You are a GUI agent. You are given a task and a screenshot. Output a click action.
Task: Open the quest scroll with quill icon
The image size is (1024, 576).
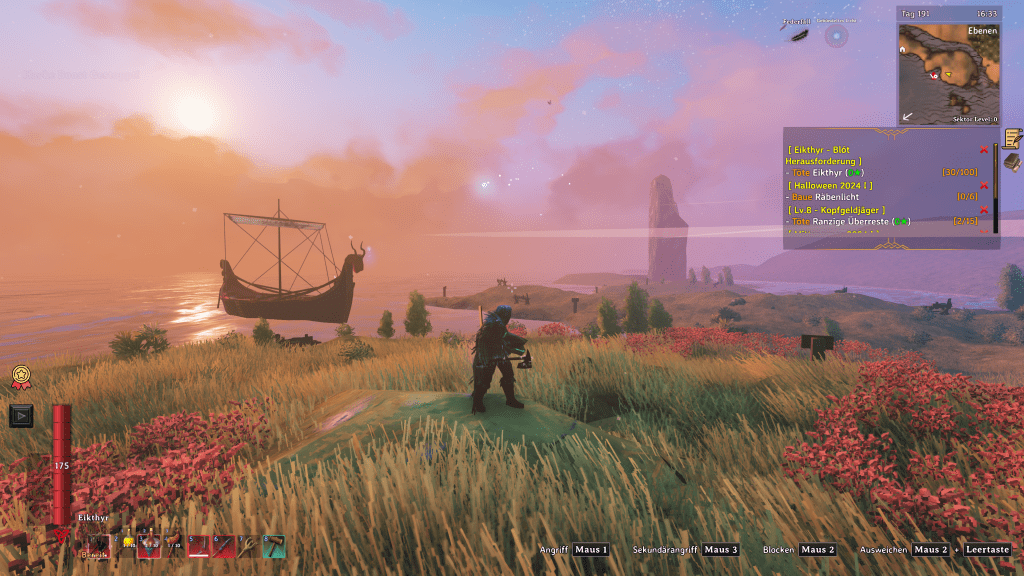pos(1012,138)
